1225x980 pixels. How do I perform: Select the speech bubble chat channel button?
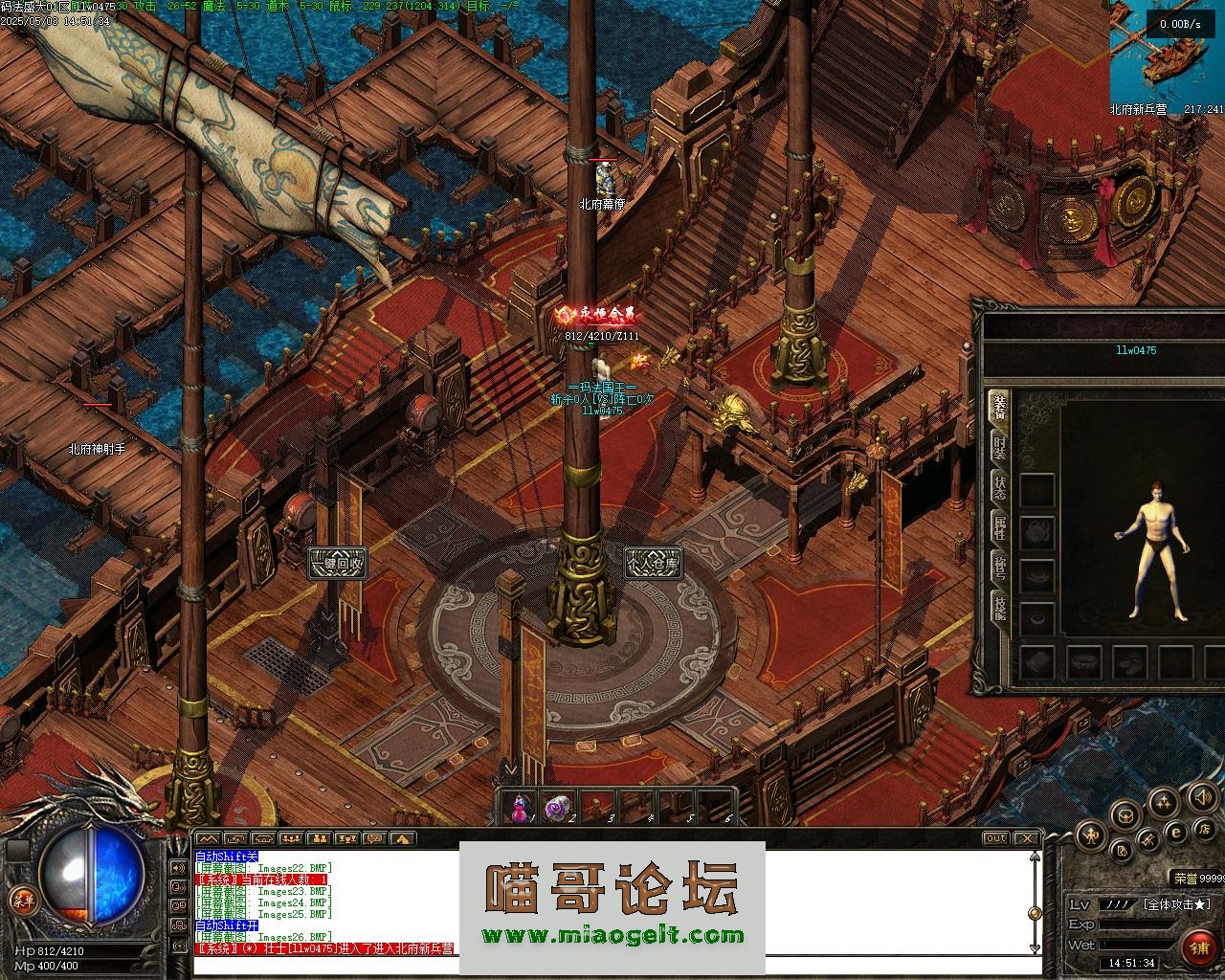point(374,838)
